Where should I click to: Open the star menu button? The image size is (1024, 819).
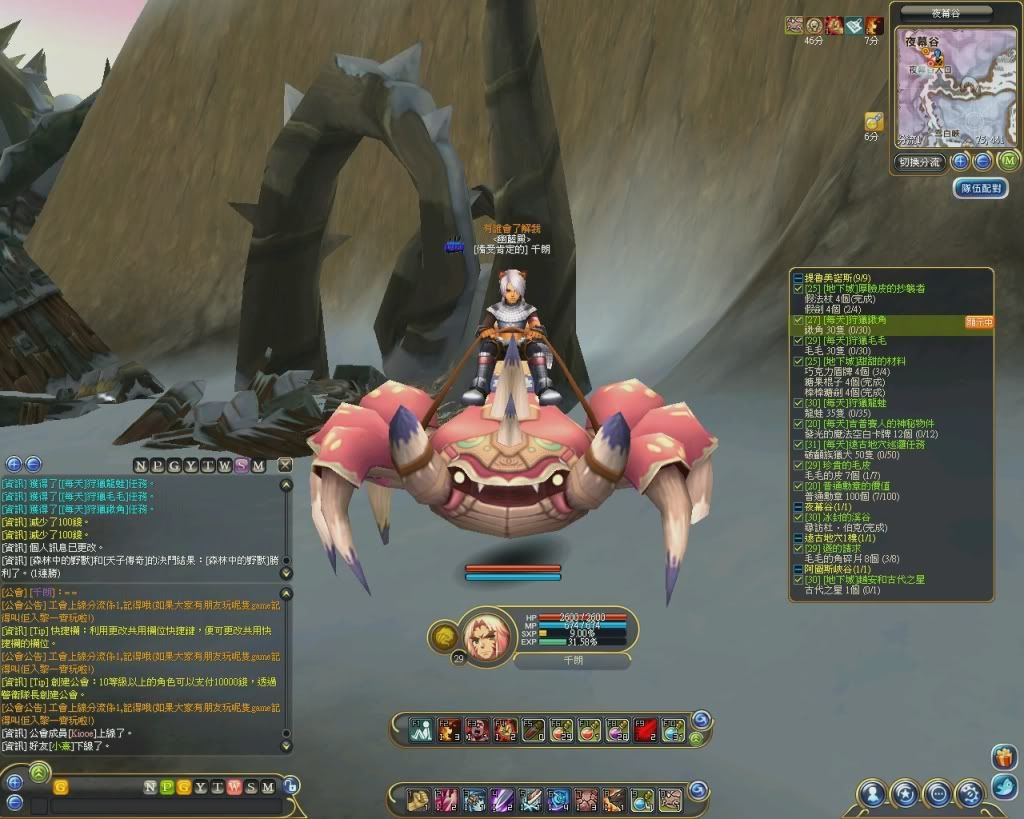coord(905,795)
